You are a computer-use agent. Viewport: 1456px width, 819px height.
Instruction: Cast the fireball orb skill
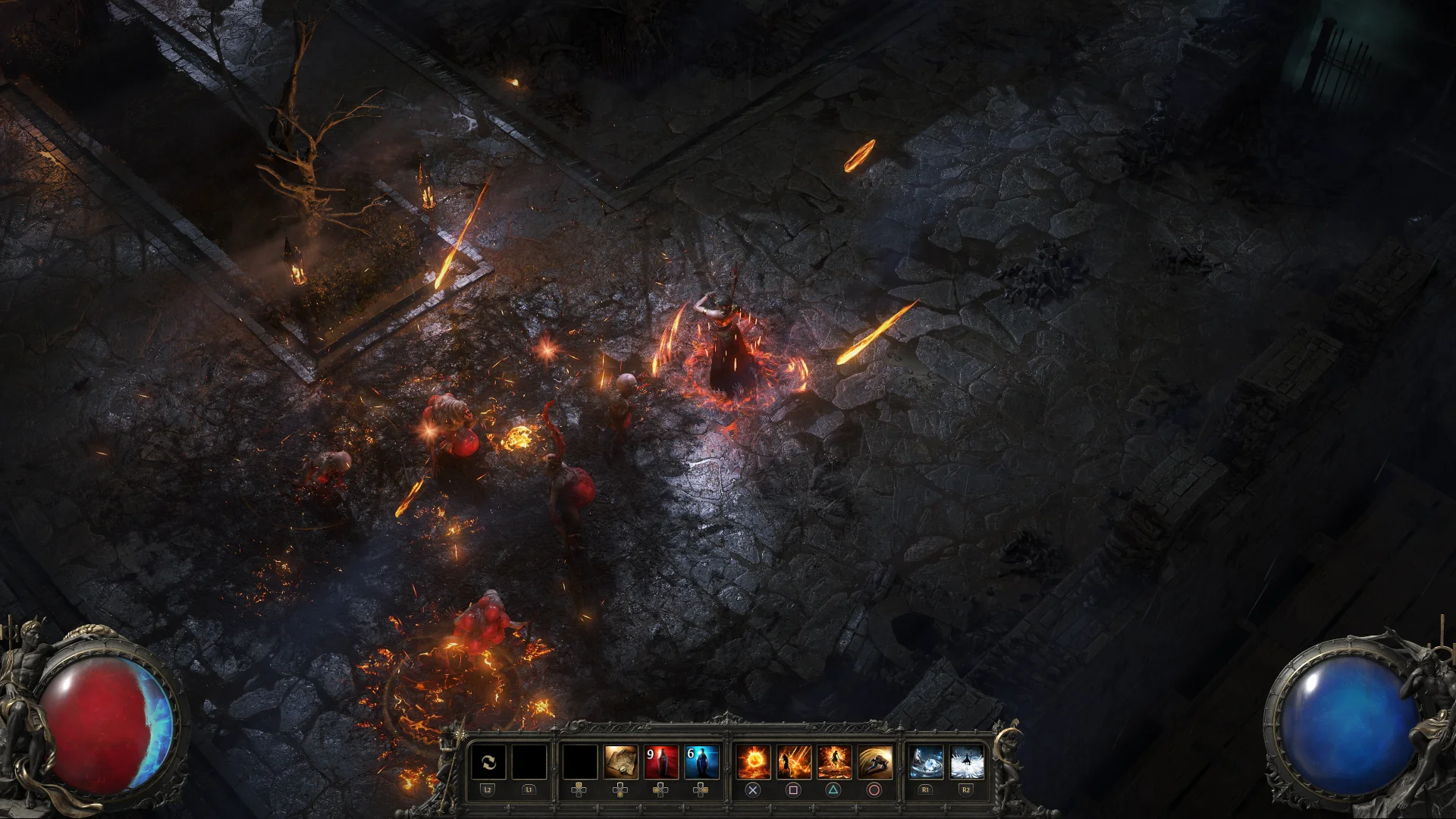pyautogui.click(x=753, y=762)
